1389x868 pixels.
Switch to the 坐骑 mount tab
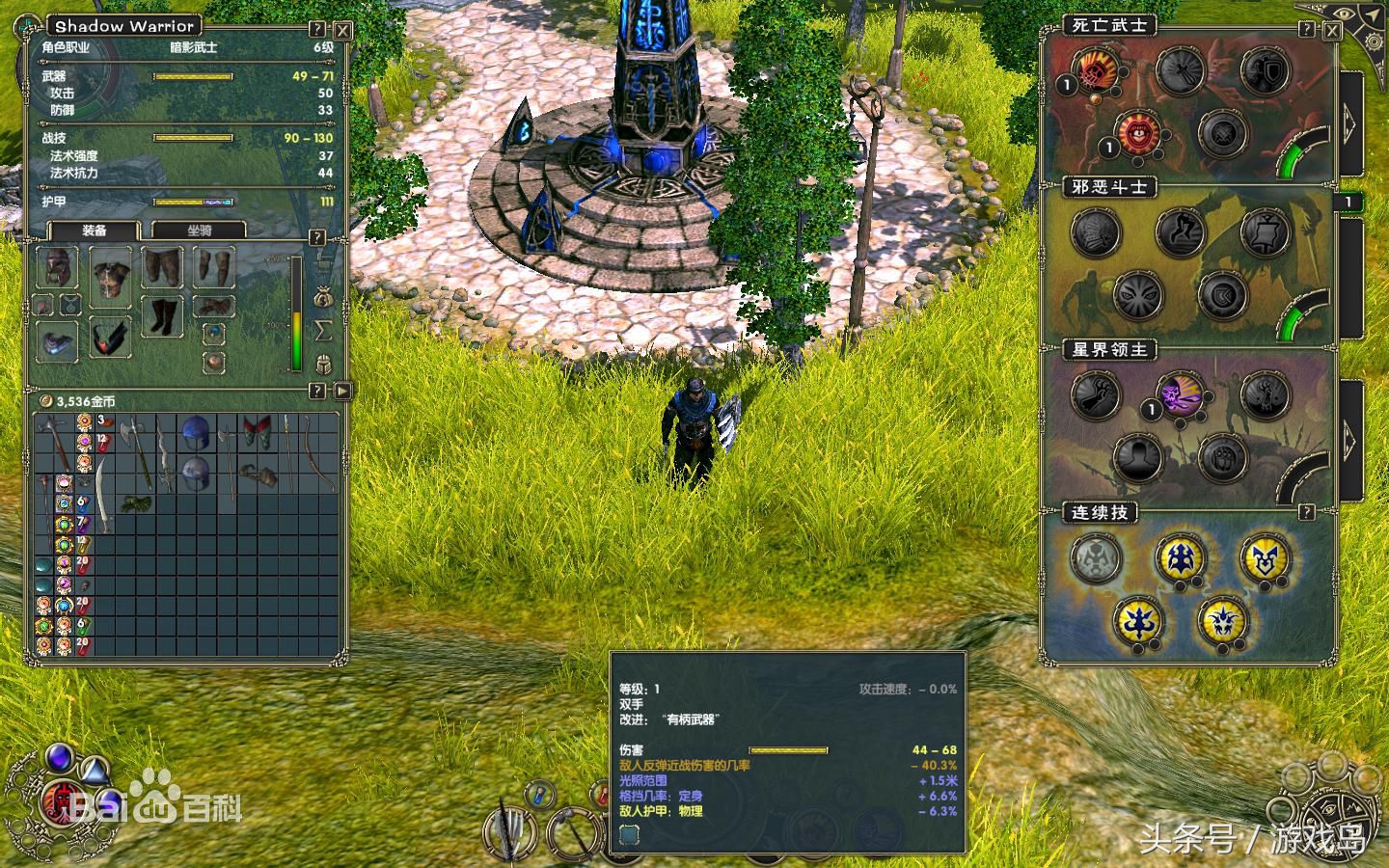(x=200, y=231)
